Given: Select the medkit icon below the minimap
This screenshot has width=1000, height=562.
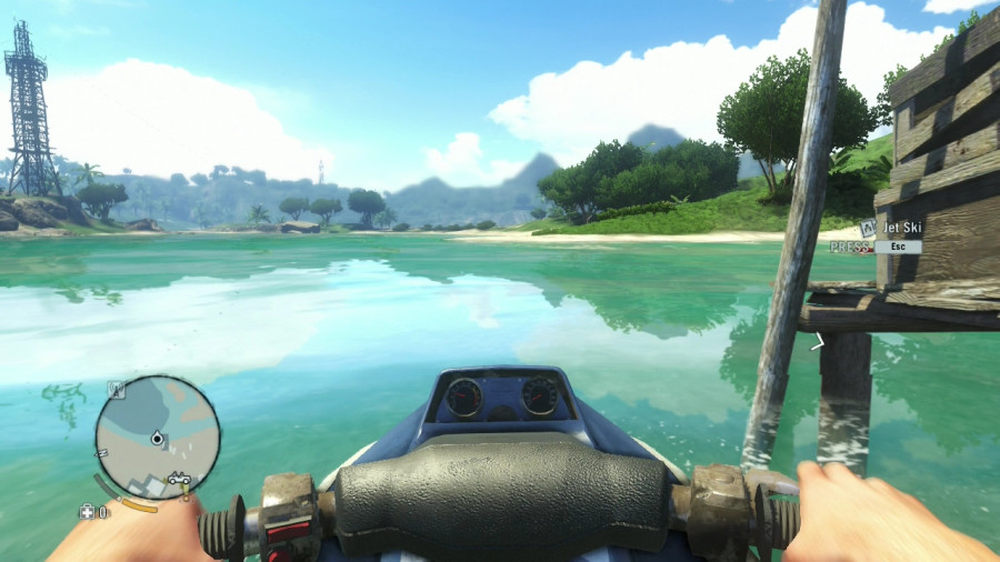Looking at the screenshot, I should tap(86, 512).
